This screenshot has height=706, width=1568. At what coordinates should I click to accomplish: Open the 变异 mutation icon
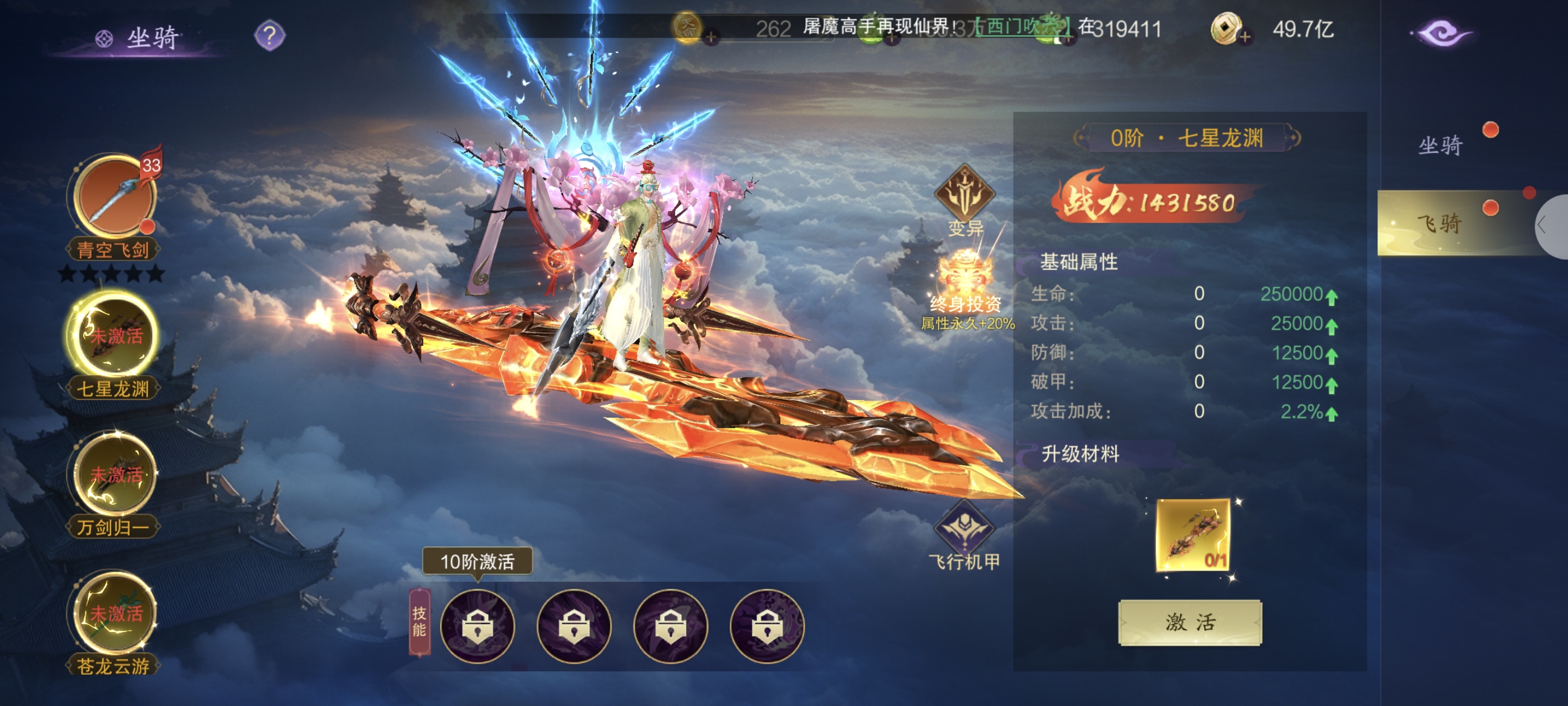pyautogui.click(x=965, y=195)
